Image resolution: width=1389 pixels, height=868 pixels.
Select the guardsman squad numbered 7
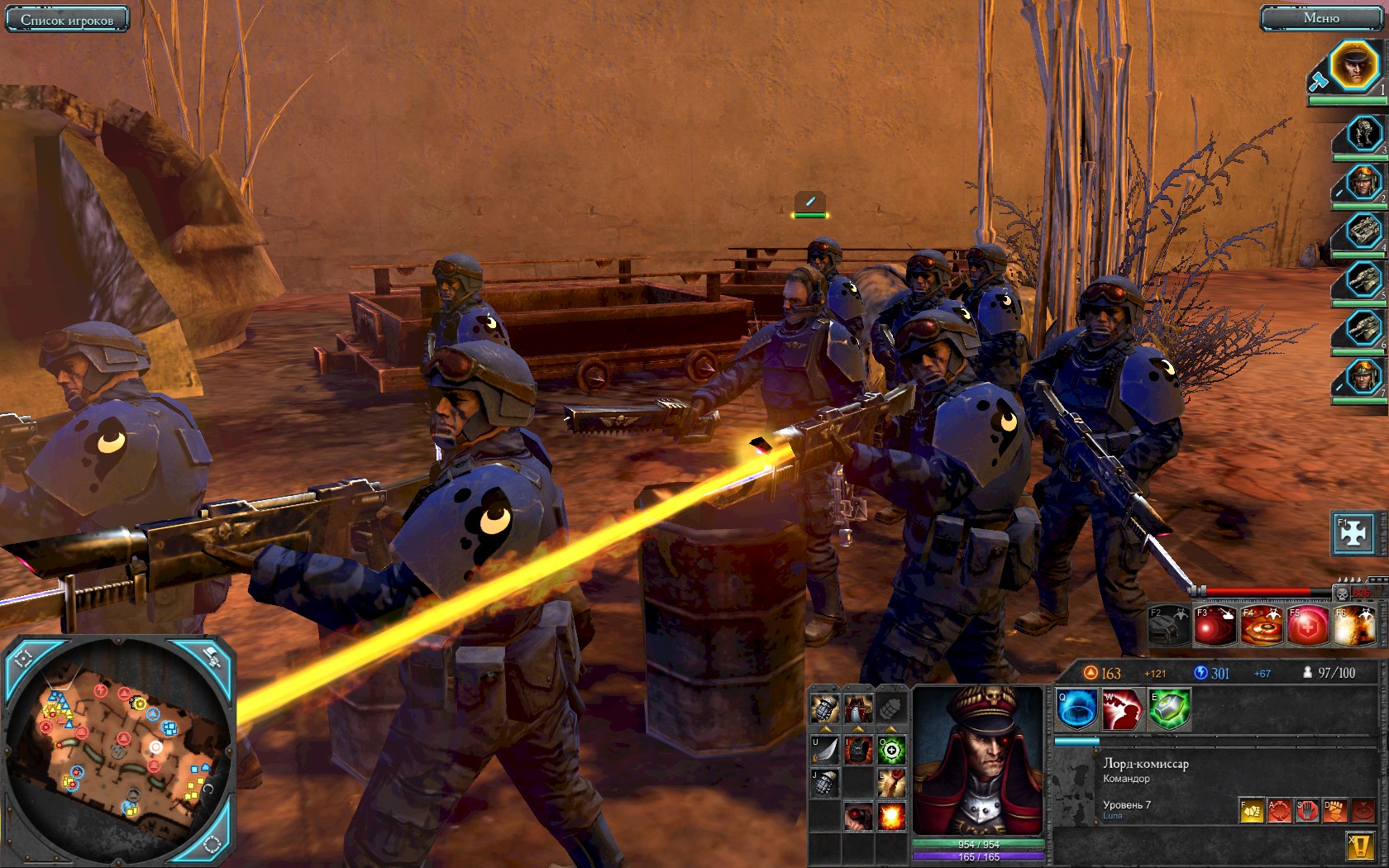pos(1363,377)
